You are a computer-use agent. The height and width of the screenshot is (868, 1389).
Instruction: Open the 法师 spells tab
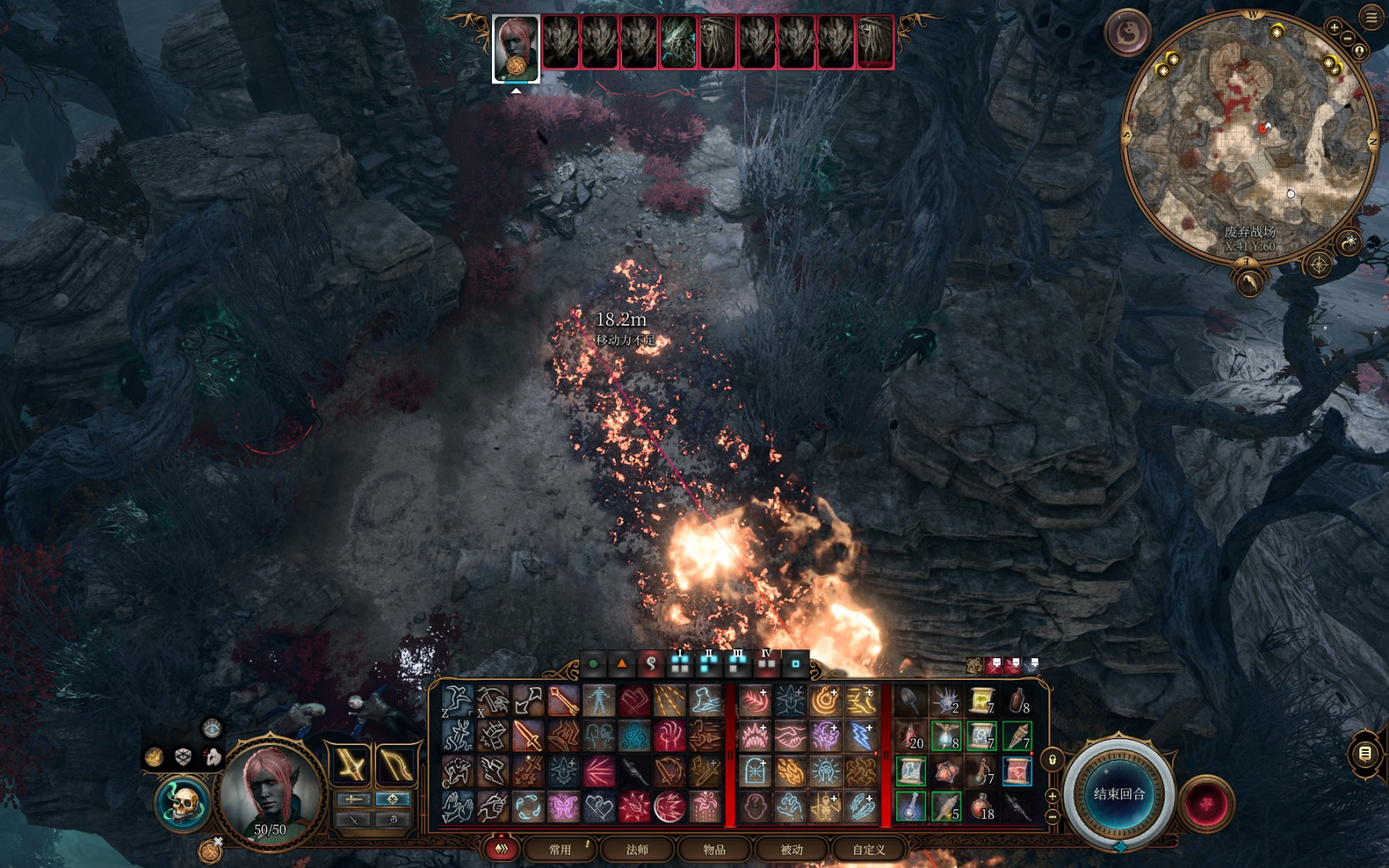click(x=637, y=850)
